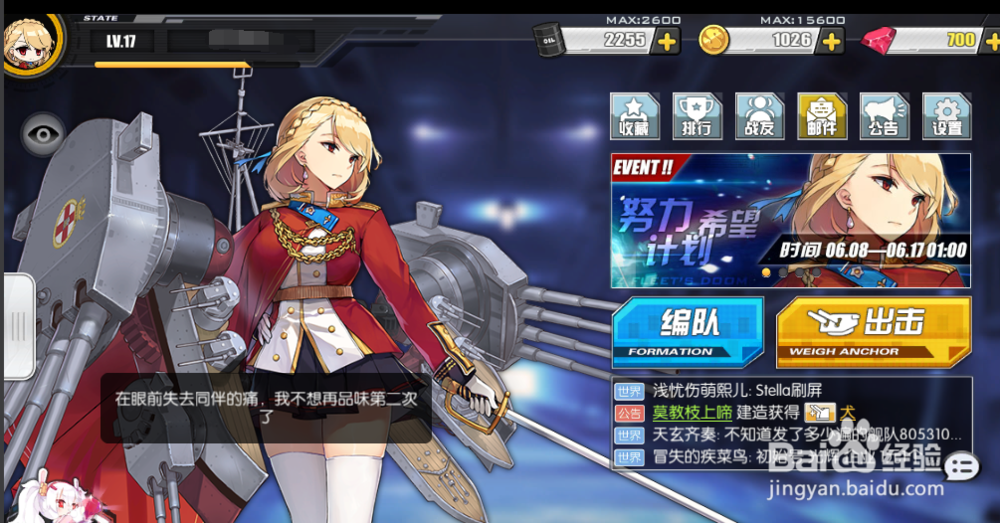Add more oil with the plus button
1000x523 pixels.
667,41
